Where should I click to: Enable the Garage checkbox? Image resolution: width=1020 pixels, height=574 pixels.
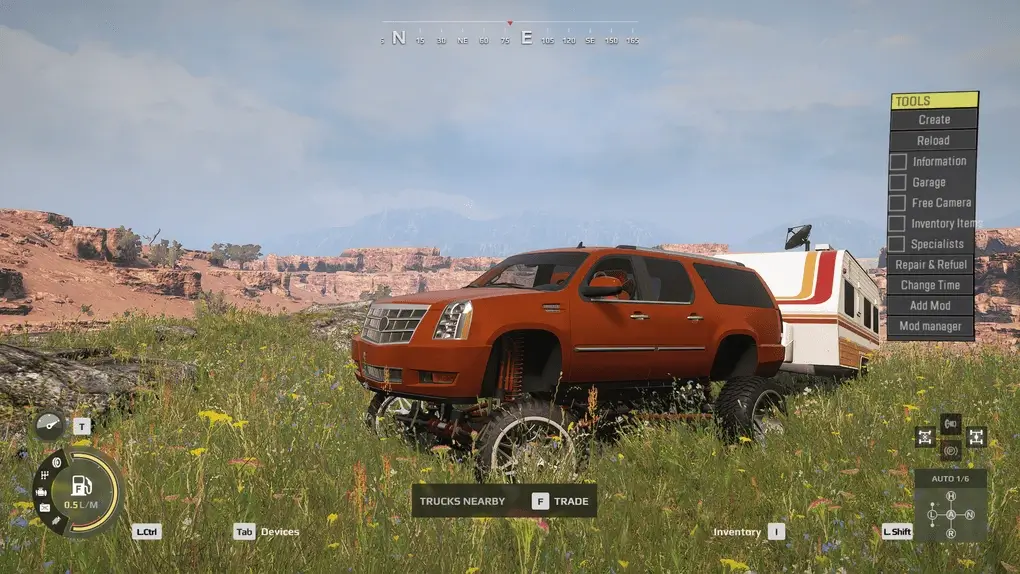898,183
